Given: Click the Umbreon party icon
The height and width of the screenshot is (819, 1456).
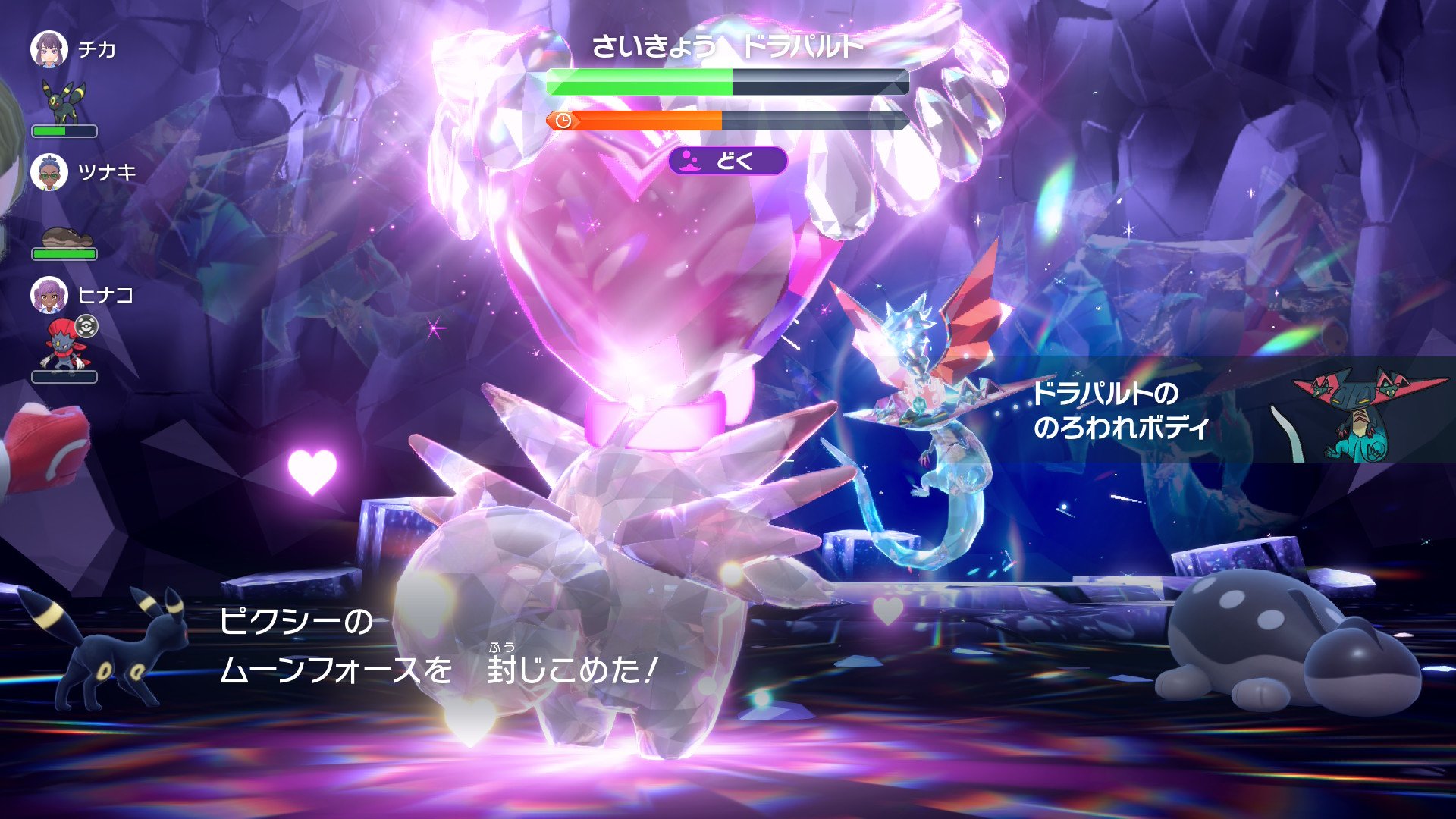Looking at the screenshot, I should (64, 102).
